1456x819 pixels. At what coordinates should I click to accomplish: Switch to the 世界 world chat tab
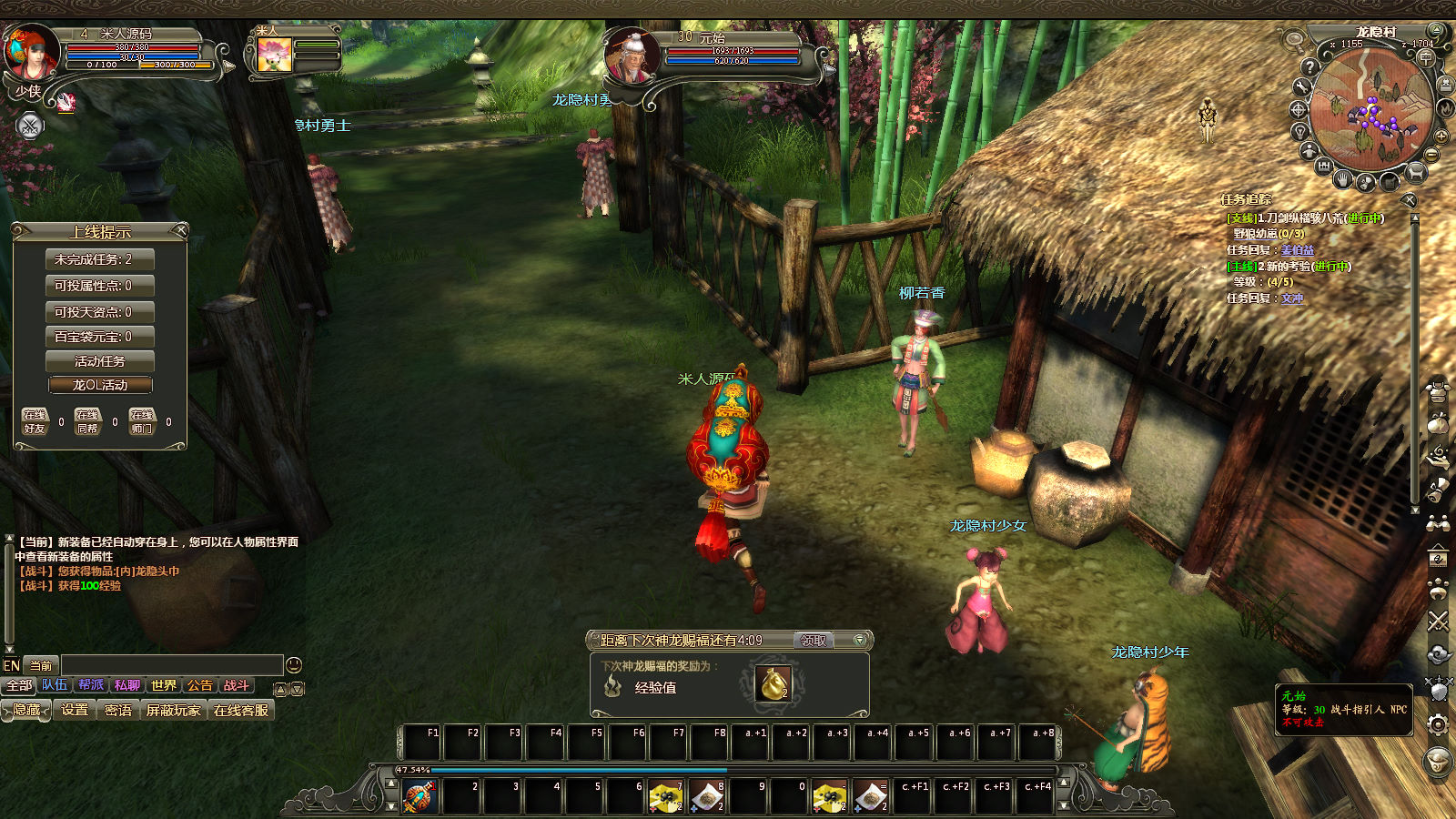[x=164, y=685]
